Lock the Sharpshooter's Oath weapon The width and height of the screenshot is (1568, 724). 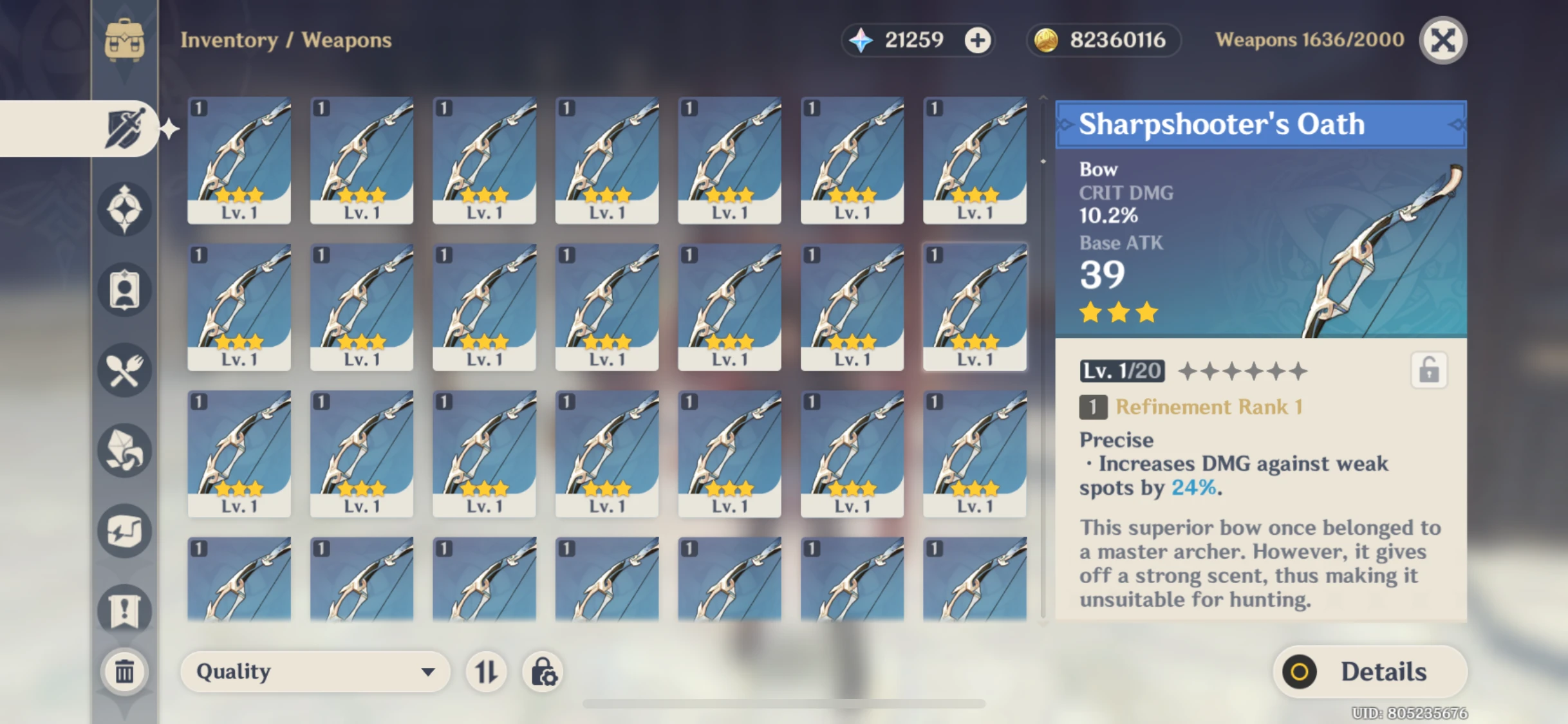1429,369
